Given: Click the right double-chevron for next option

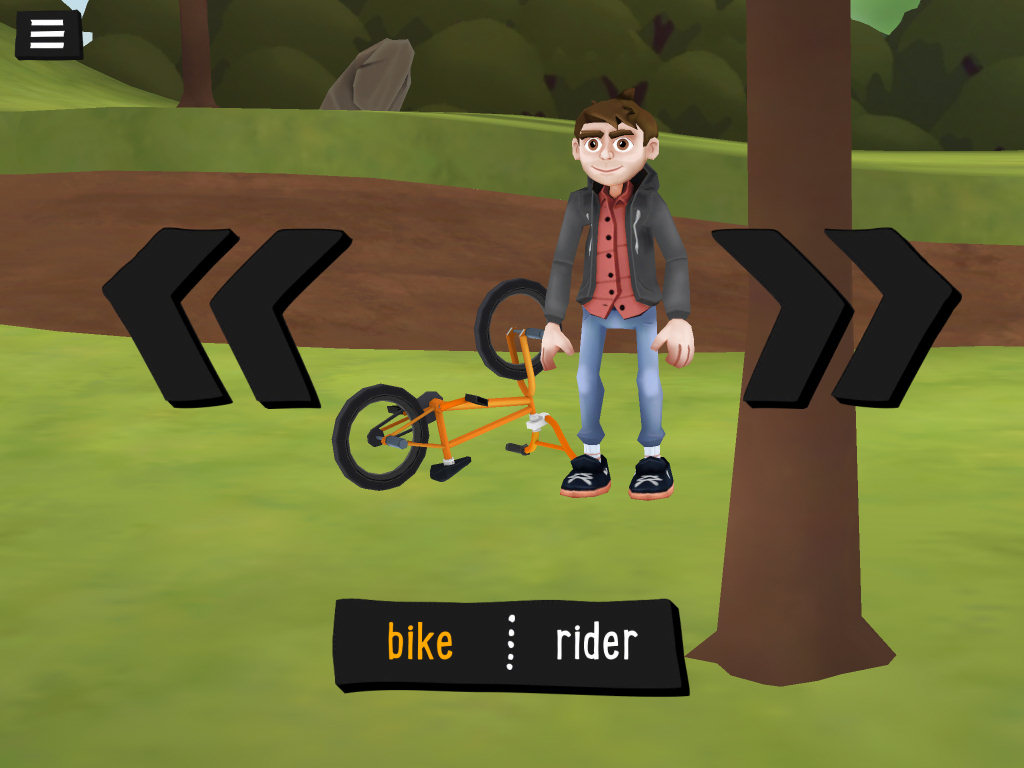Looking at the screenshot, I should point(835,317).
